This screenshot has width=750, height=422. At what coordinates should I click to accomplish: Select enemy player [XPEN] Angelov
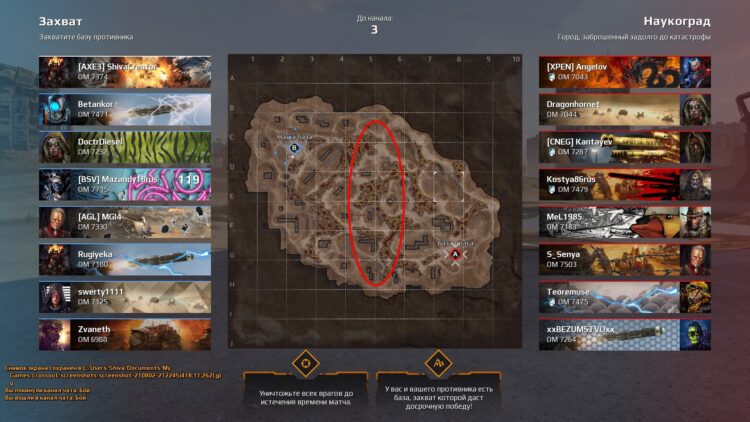[x=625, y=71]
